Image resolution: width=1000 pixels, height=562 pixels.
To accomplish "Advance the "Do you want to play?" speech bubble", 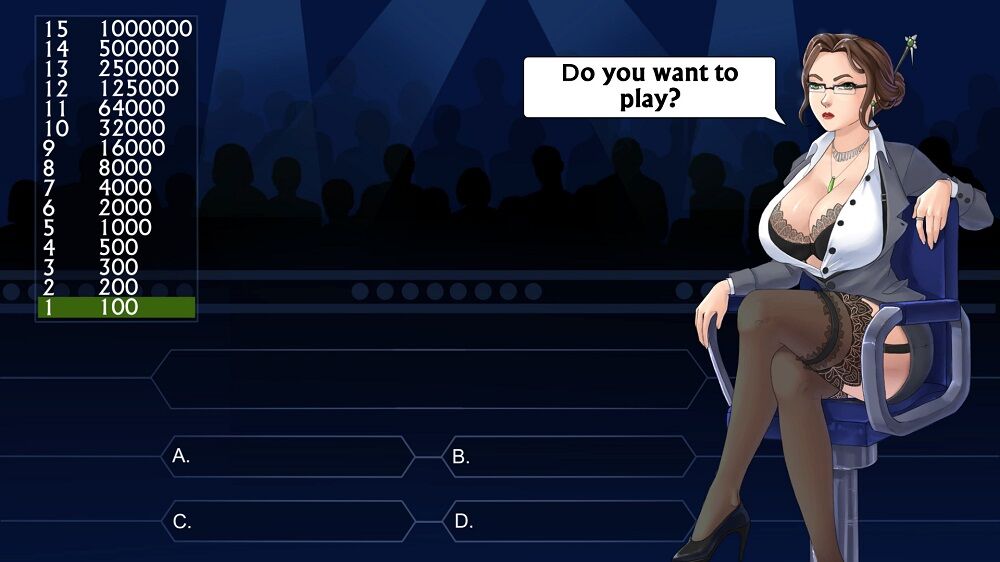I will coord(649,87).
